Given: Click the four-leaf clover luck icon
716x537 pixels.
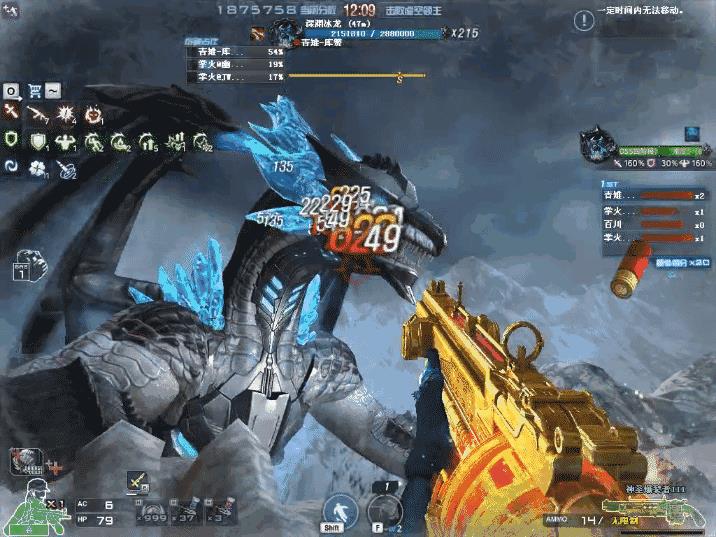Looking at the screenshot, I should (x=39, y=167).
